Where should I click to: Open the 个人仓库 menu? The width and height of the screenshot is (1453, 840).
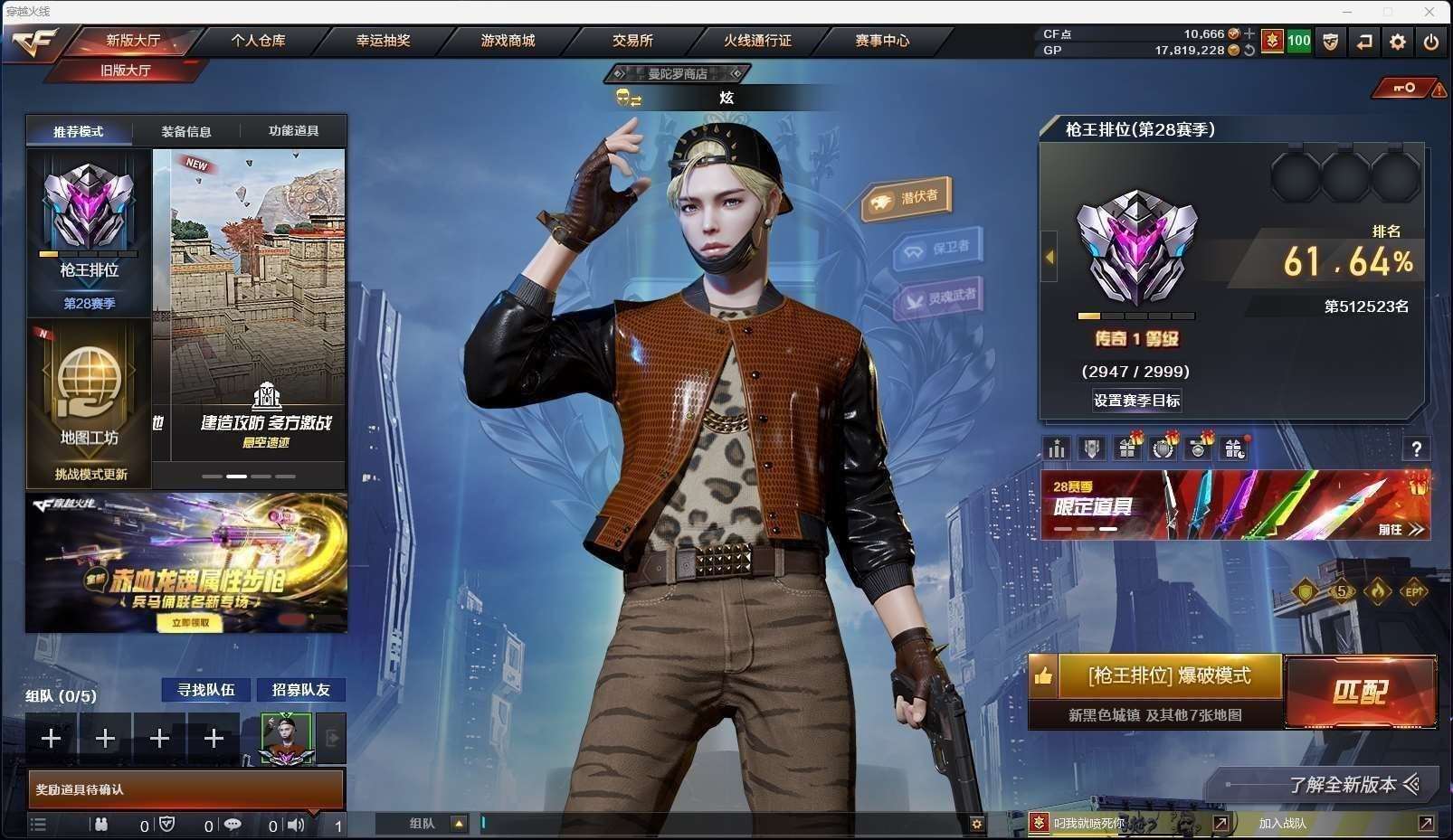258,41
